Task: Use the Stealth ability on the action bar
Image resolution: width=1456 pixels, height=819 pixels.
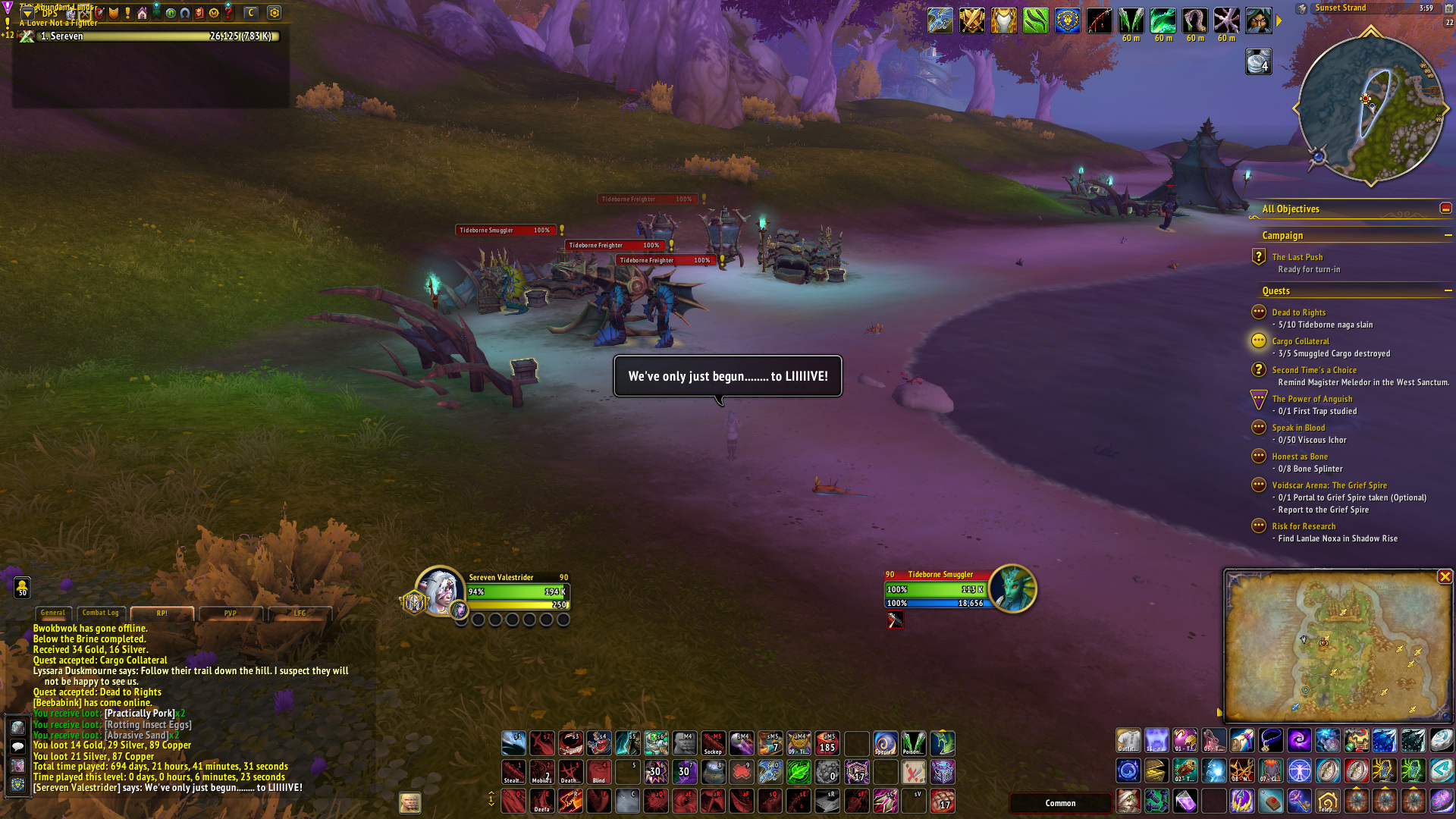Action: click(513, 772)
